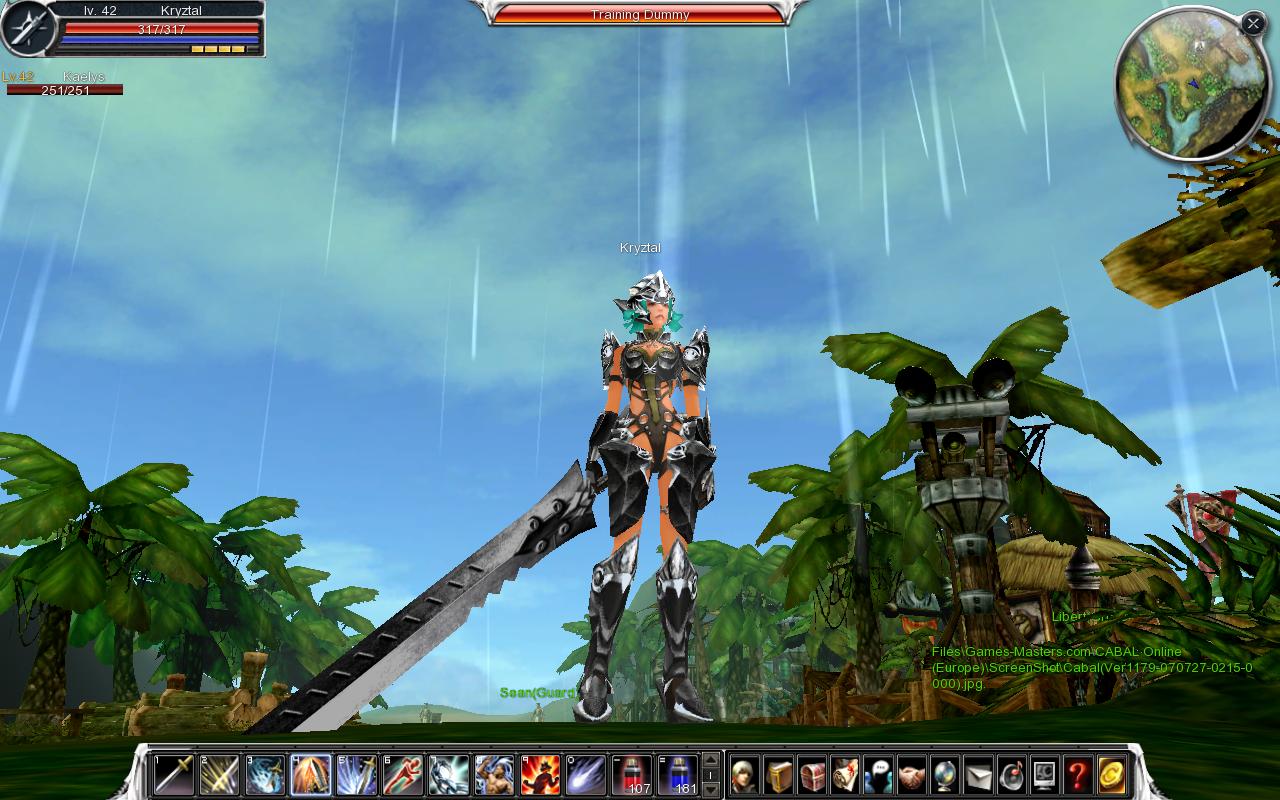The image size is (1280, 800).
Task: Close the minimap with the X button
Action: [x=1253, y=23]
